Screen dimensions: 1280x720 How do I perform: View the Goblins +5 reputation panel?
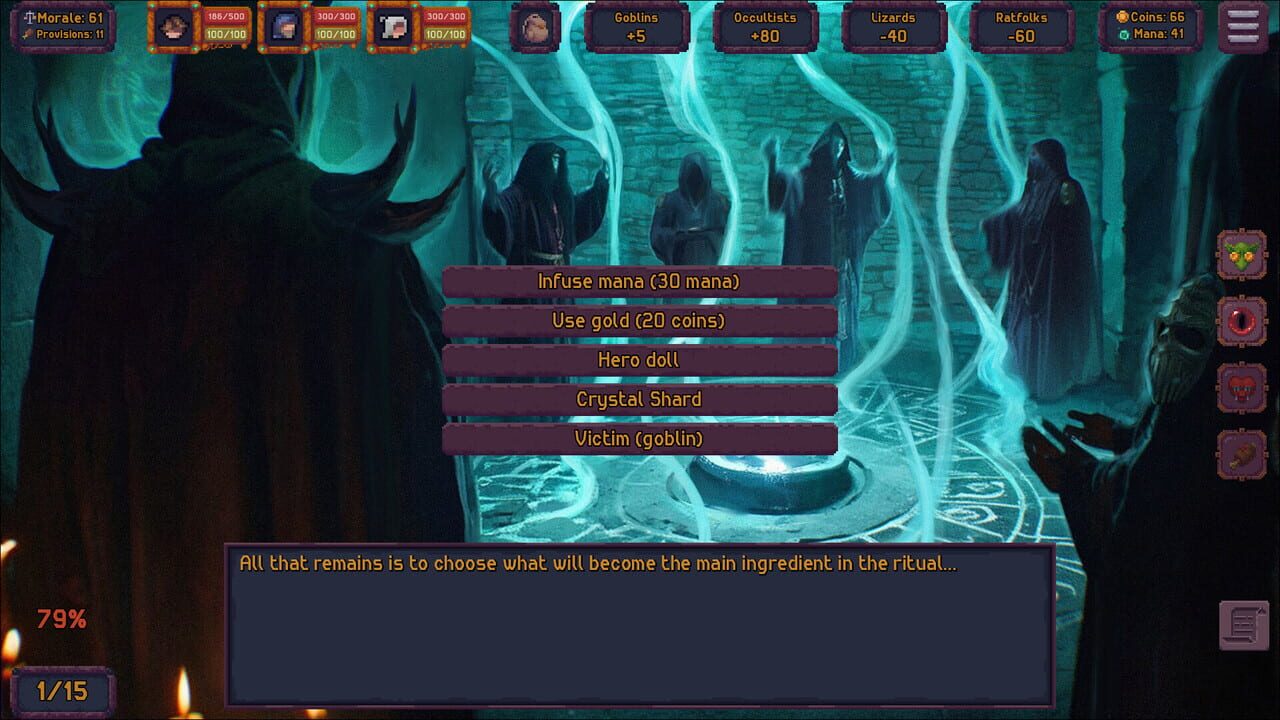tap(637, 27)
